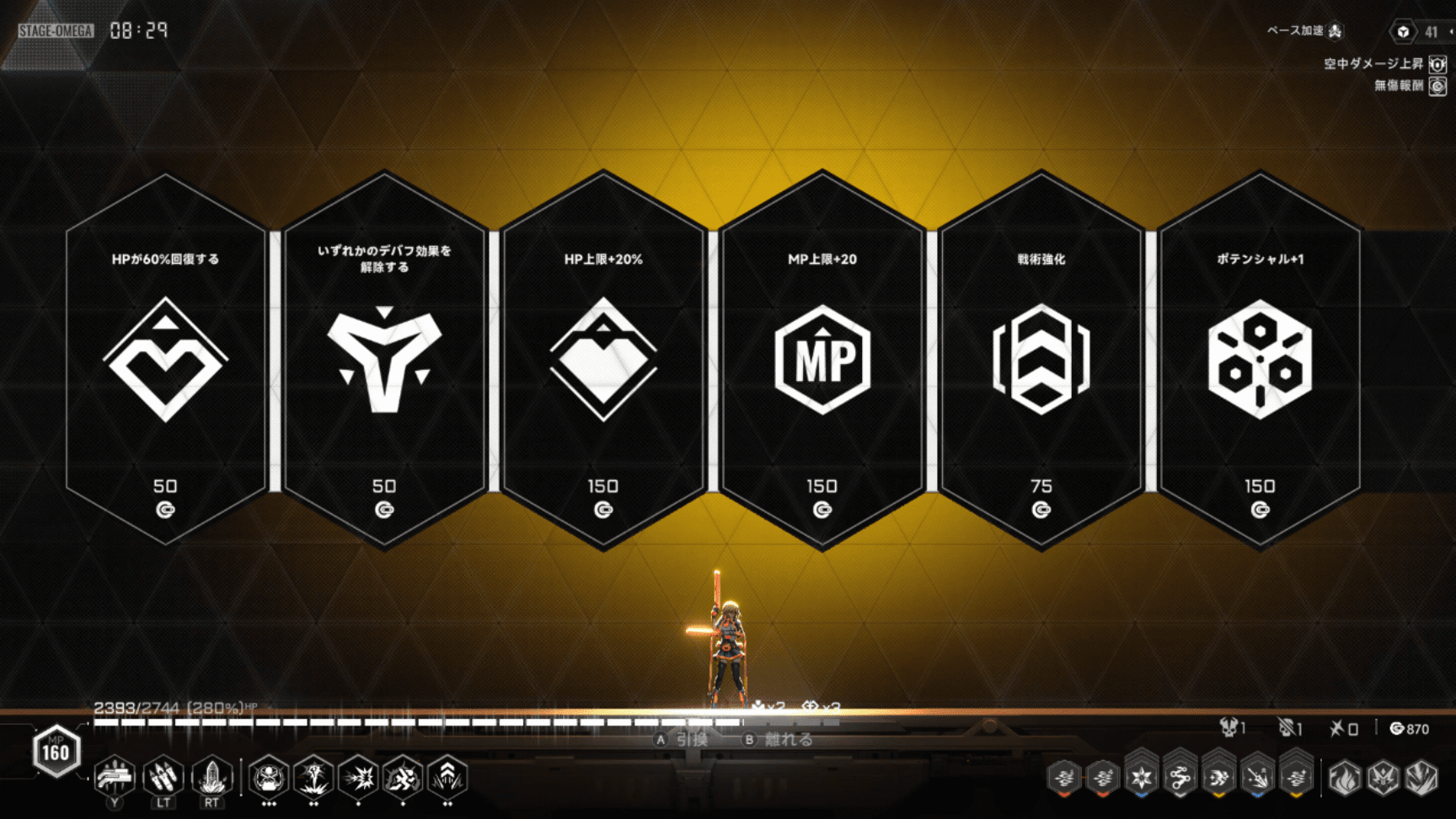Choose the debuff removal card
The height and width of the screenshot is (819, 1456).
coord(384,360)
